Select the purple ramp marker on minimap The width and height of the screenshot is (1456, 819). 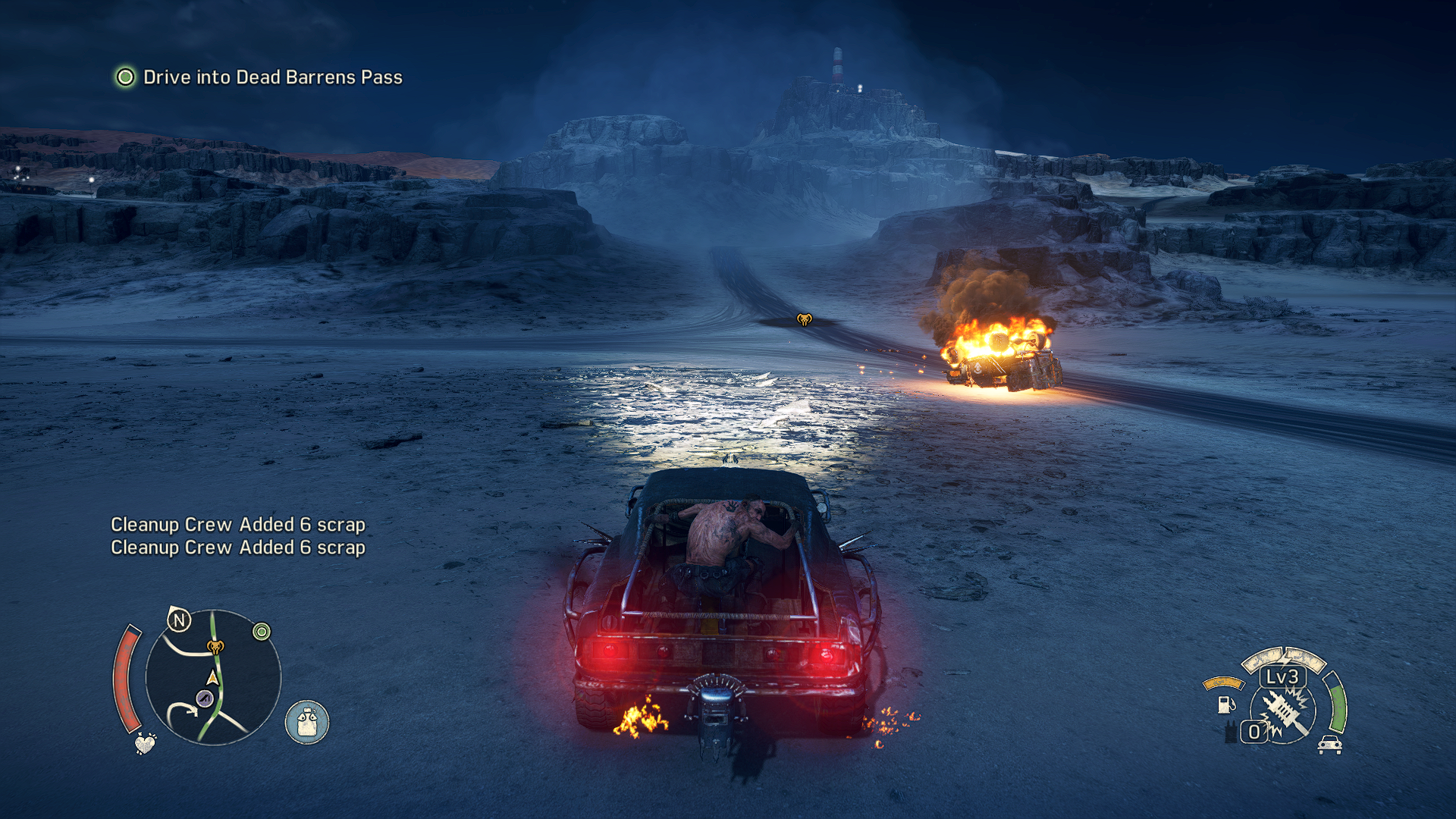pyautogui.click(x=204, y=698)
